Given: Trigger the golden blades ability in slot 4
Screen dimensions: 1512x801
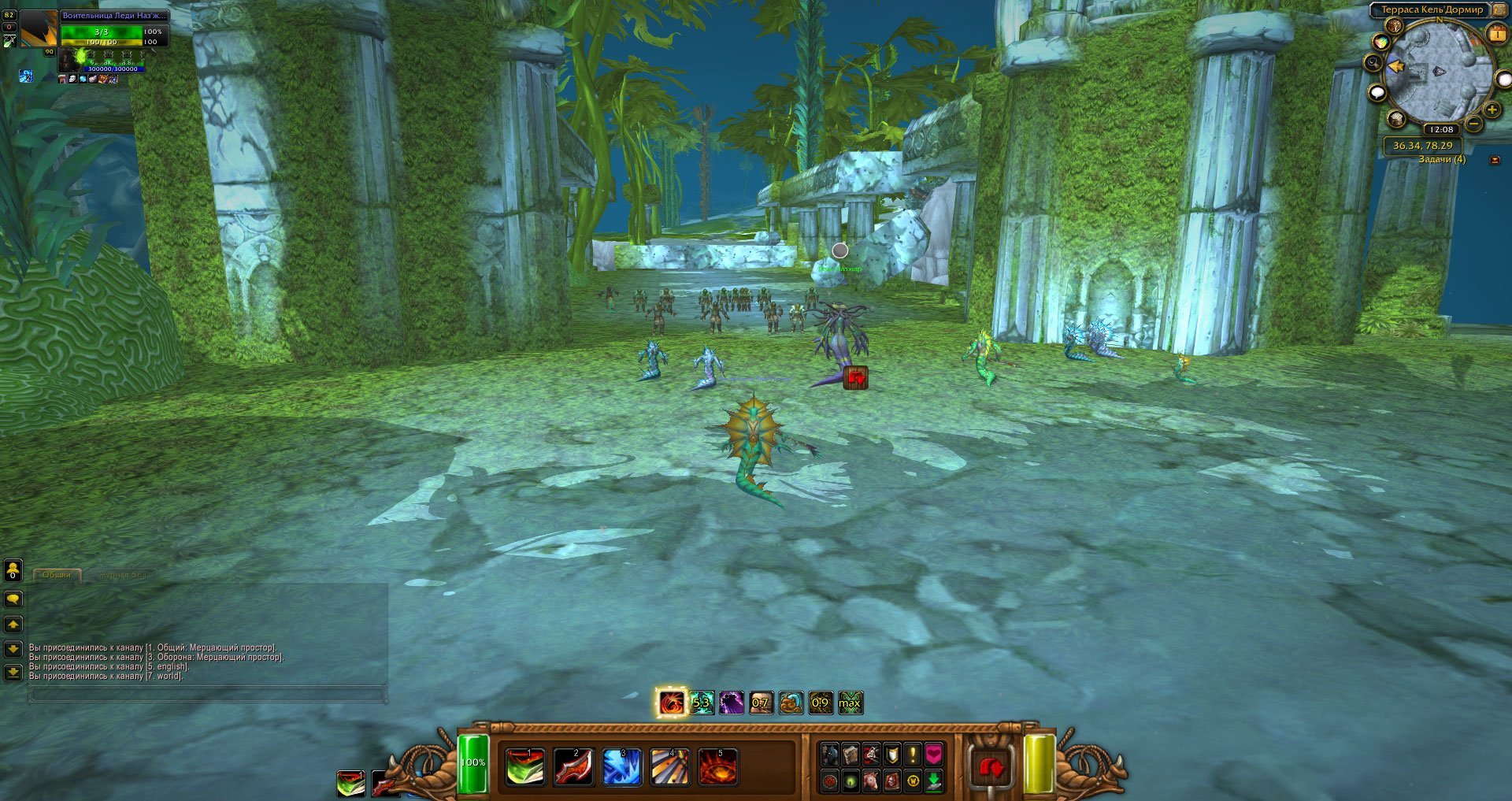Looking at the screenshot, I should 669,767.
